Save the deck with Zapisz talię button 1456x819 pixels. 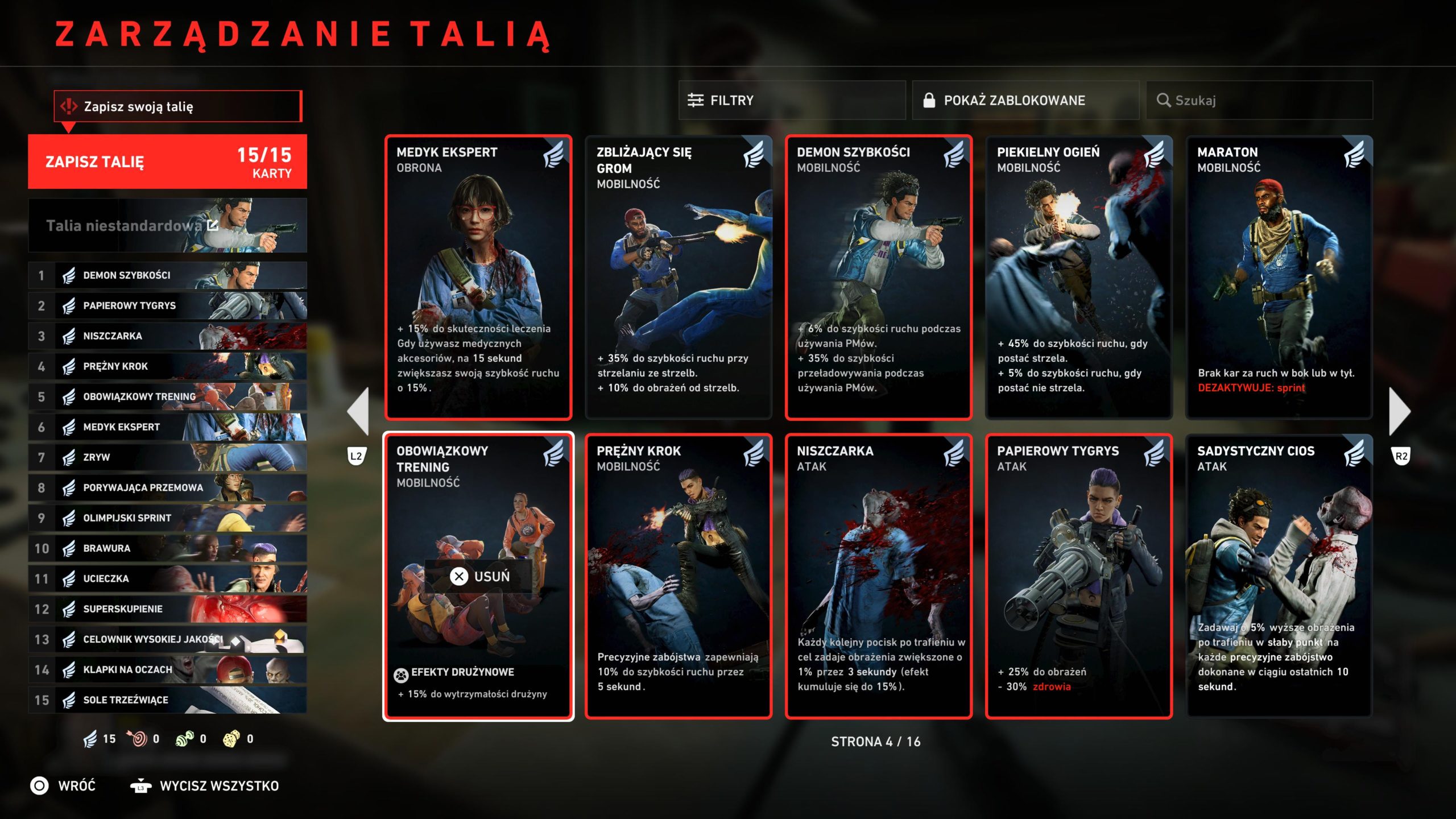167,162
